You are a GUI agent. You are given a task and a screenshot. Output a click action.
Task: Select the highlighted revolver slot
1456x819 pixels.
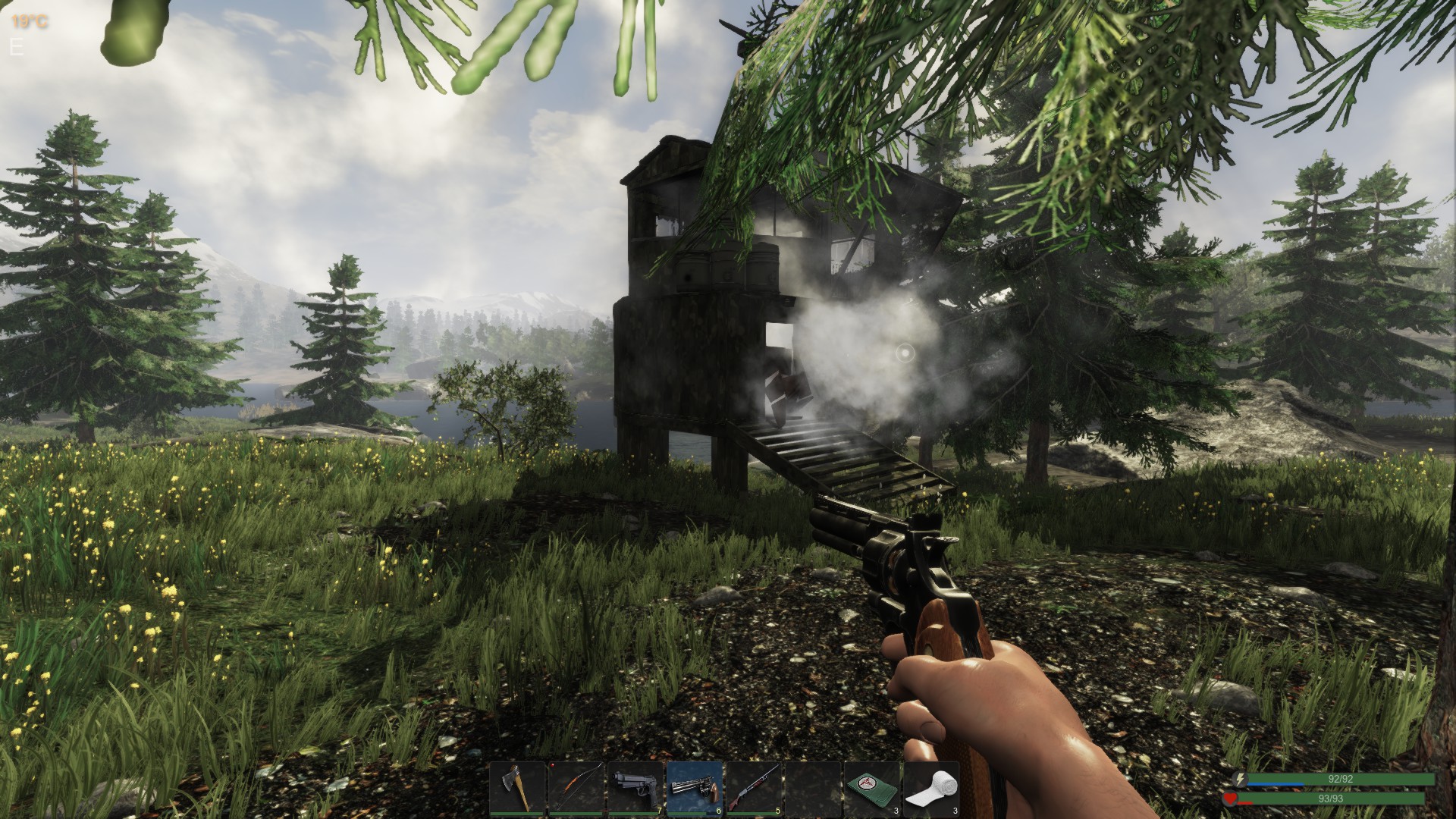pos(695,789)
